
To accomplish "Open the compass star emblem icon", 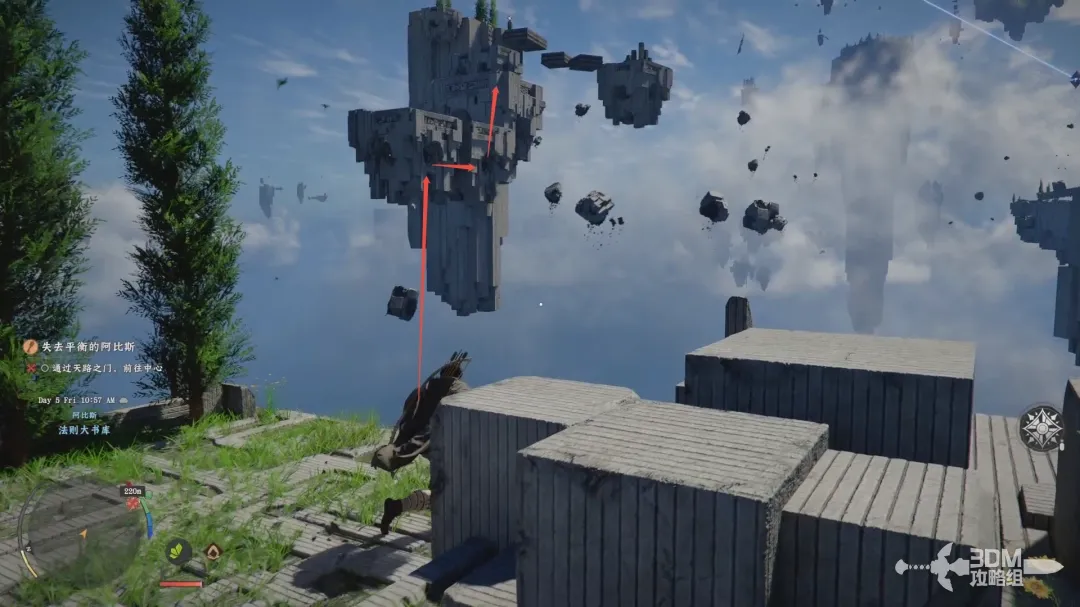I will [x=1040, y=428].
